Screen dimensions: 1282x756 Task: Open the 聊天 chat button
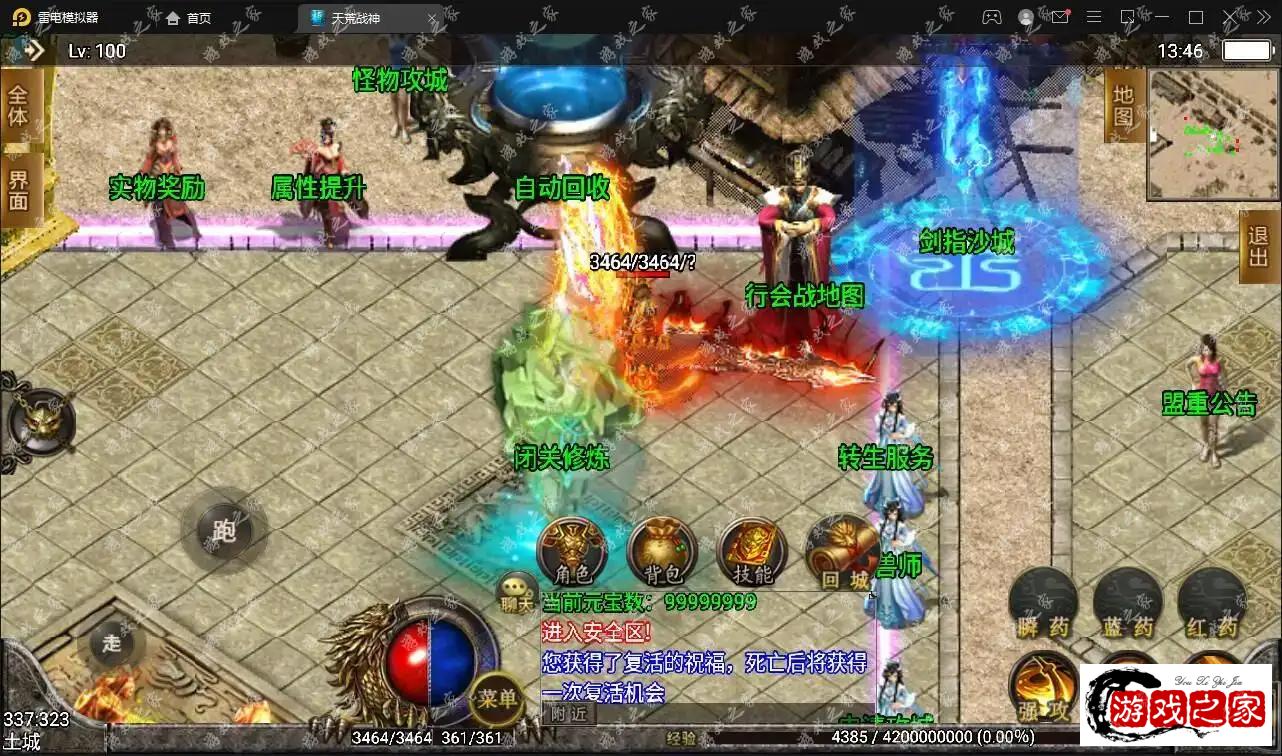[x=517, y=593]
